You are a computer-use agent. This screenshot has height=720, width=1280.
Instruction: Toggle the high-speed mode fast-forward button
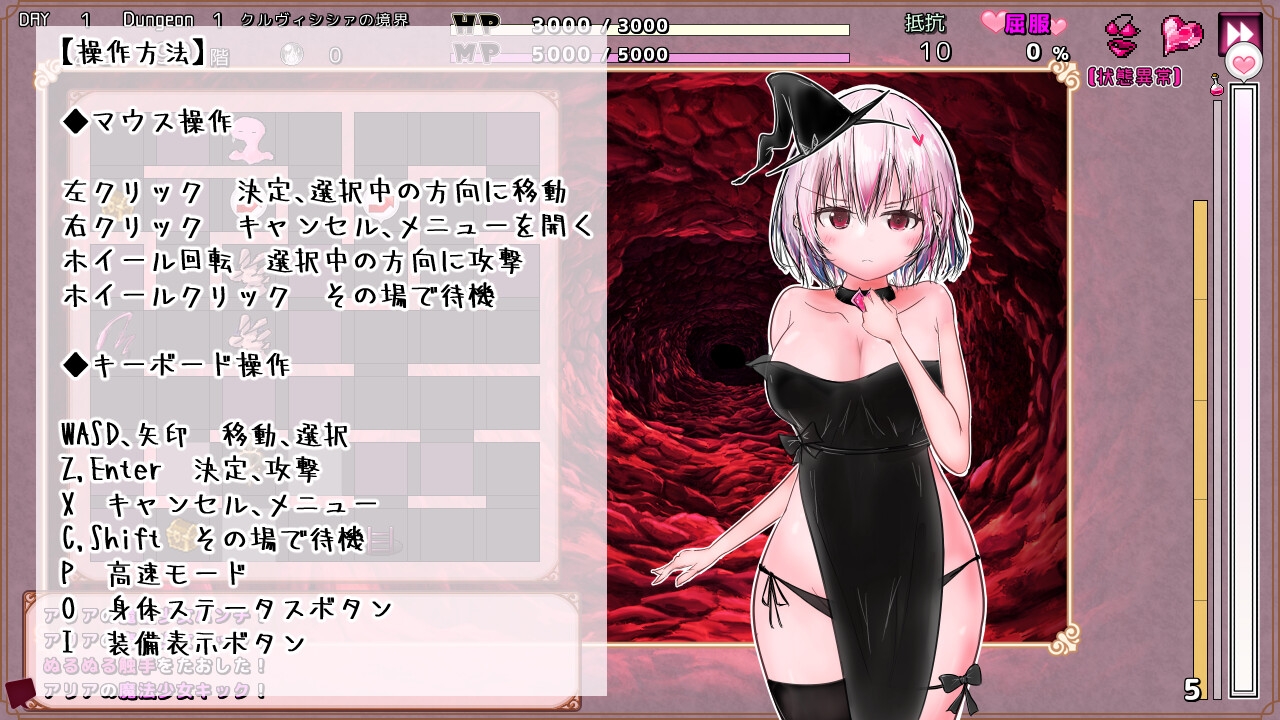coord(1240,31)
